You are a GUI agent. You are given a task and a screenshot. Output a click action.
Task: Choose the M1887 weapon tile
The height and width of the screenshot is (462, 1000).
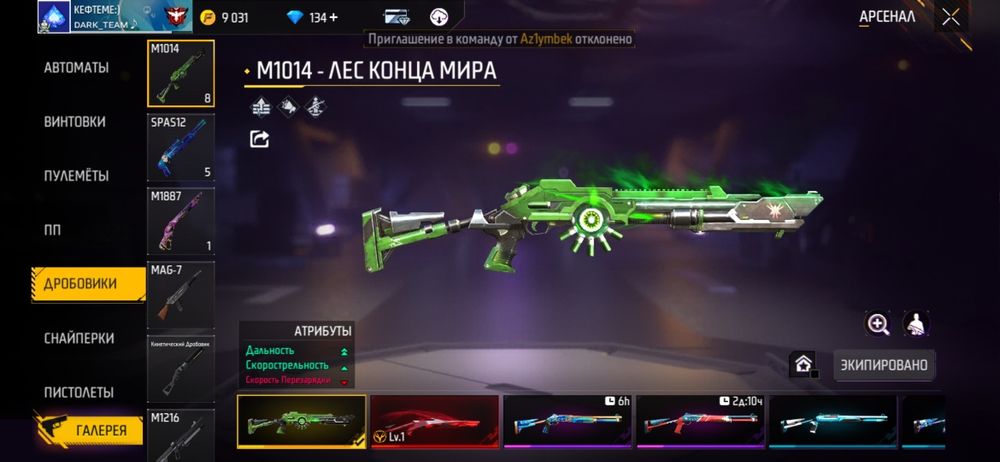point(181,221)
